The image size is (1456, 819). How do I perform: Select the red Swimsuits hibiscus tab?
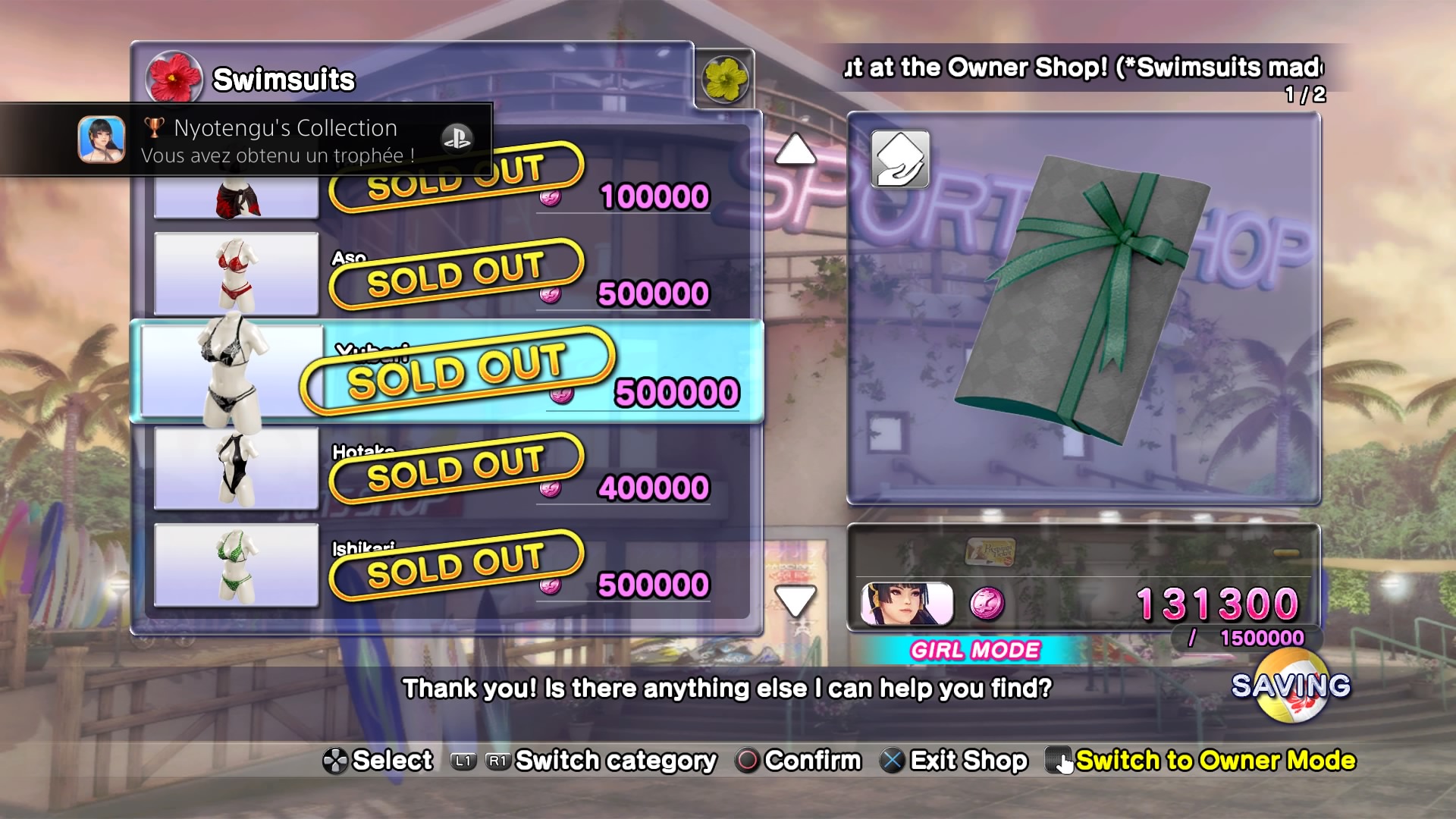tap(174, 78)
